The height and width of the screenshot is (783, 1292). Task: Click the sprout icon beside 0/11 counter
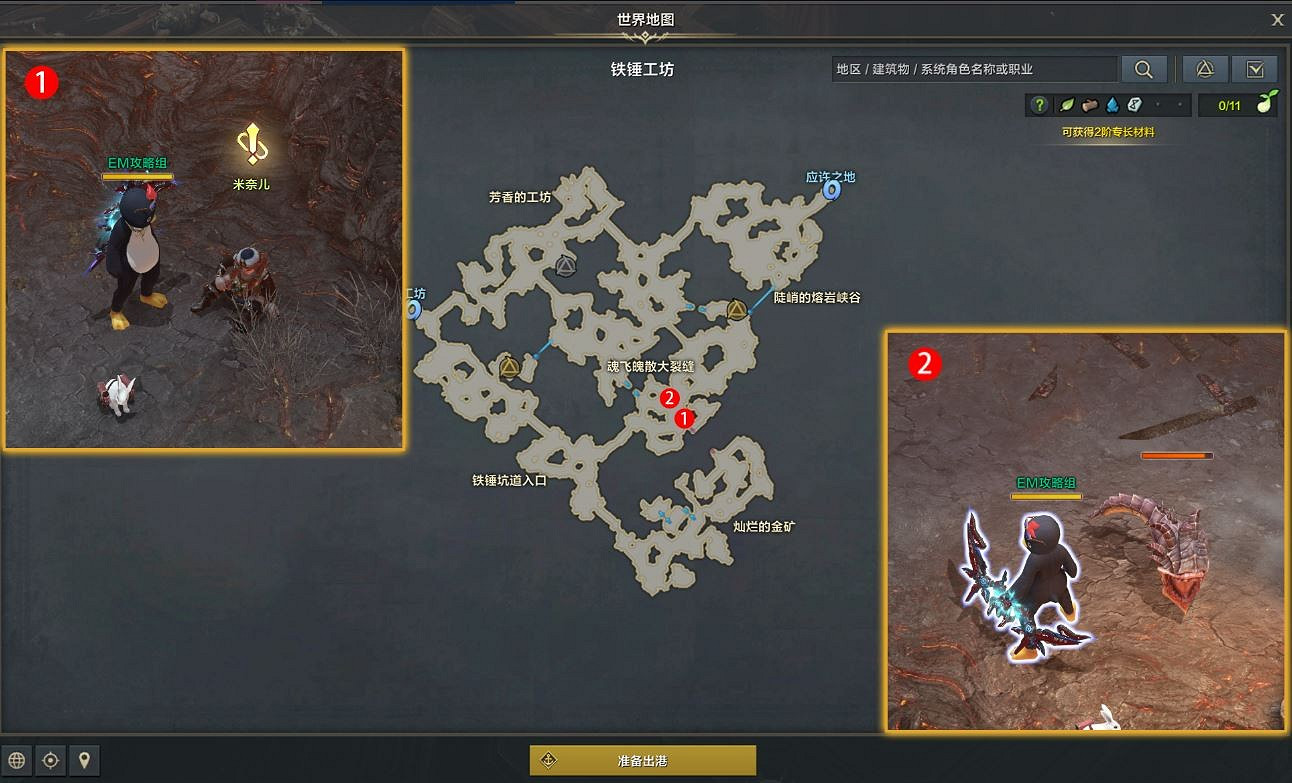[1266, 104]
